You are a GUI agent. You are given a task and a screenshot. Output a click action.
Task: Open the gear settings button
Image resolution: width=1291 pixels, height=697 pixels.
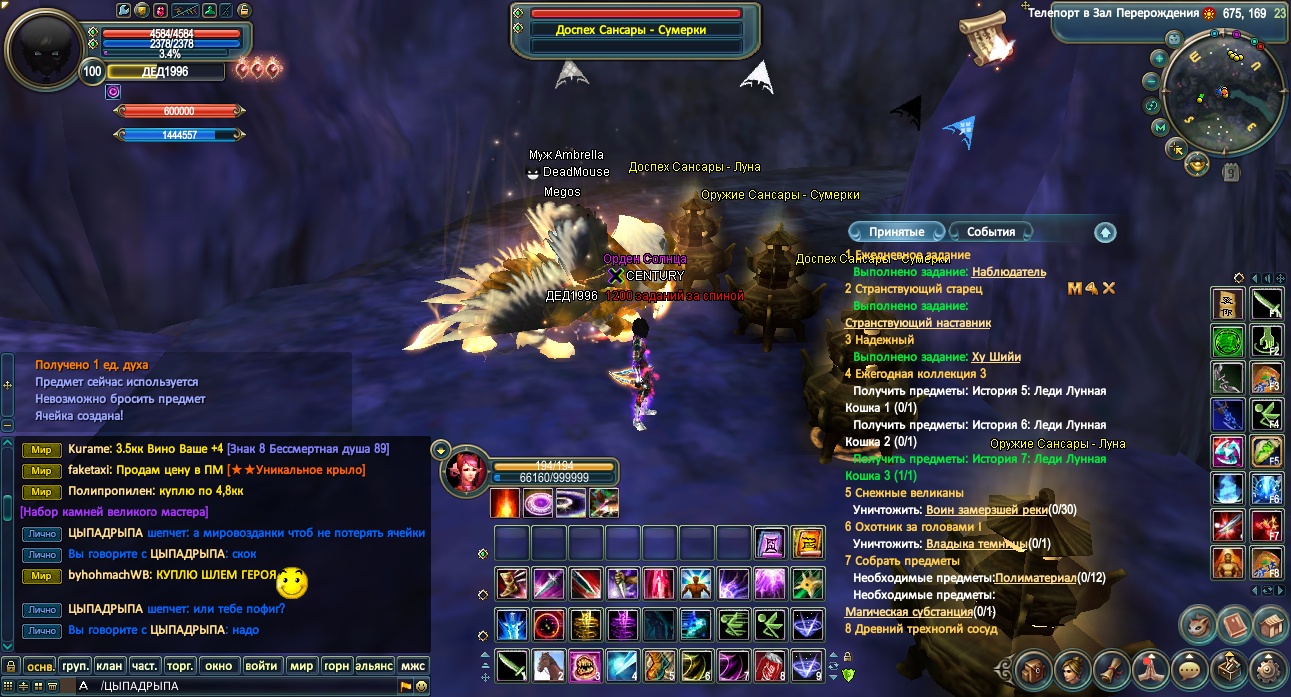(x=1268, y=668)
